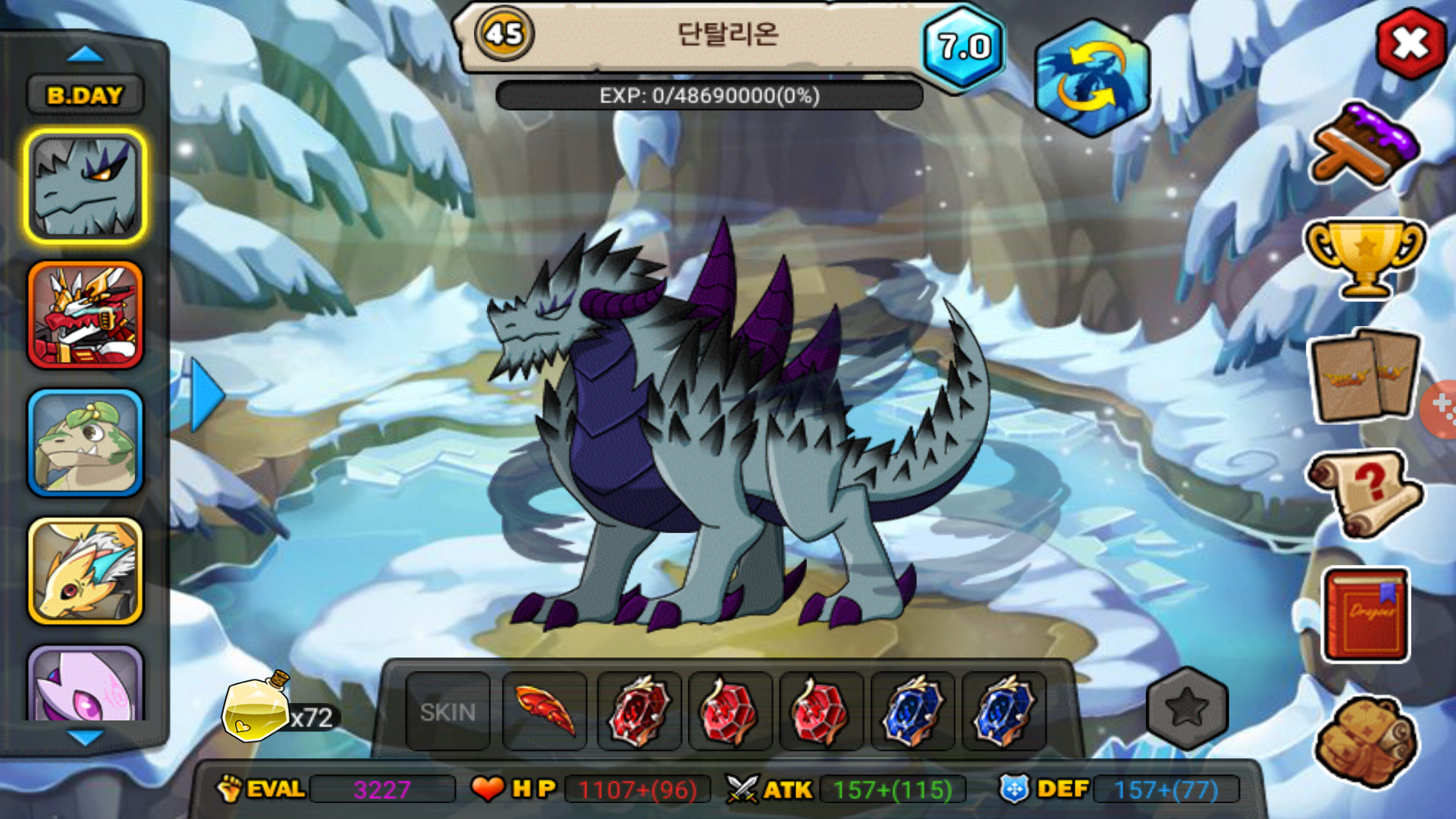Select the pink-eyed purple dragon portrait

(x=85, y=685)
